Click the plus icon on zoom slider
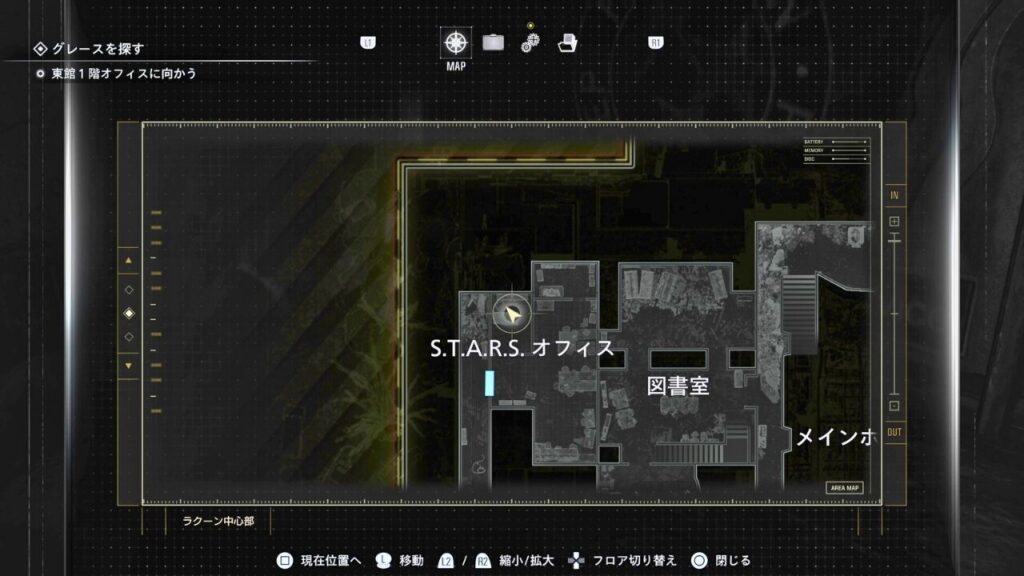1024x576 pixels. [894, 221]
